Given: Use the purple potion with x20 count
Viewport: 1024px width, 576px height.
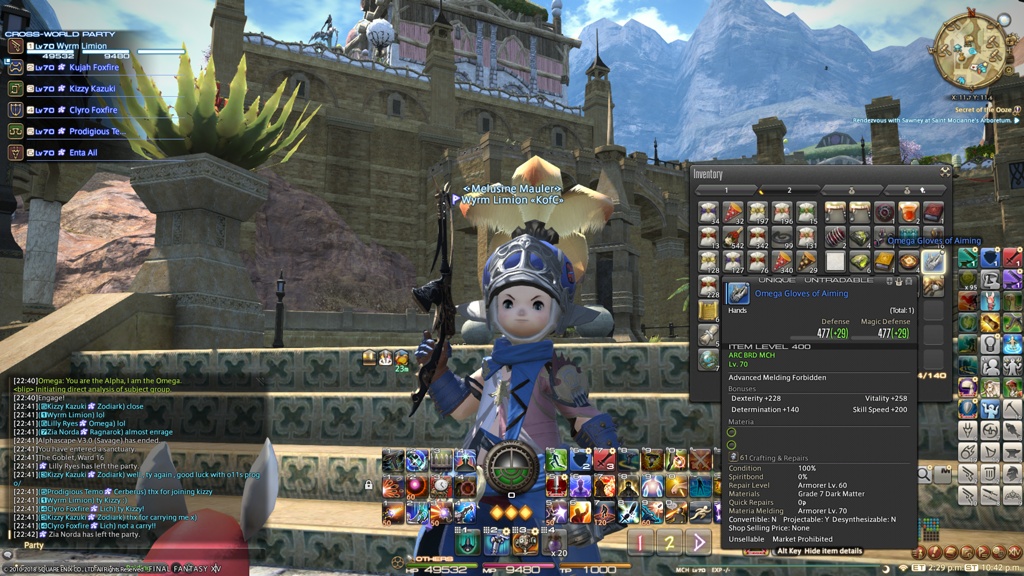Looking at the screenshot, I should pos(554,541).
